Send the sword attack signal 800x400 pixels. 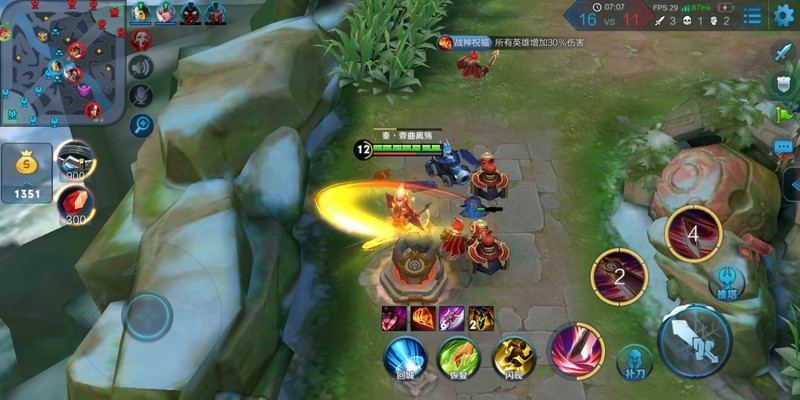[783, 51]
